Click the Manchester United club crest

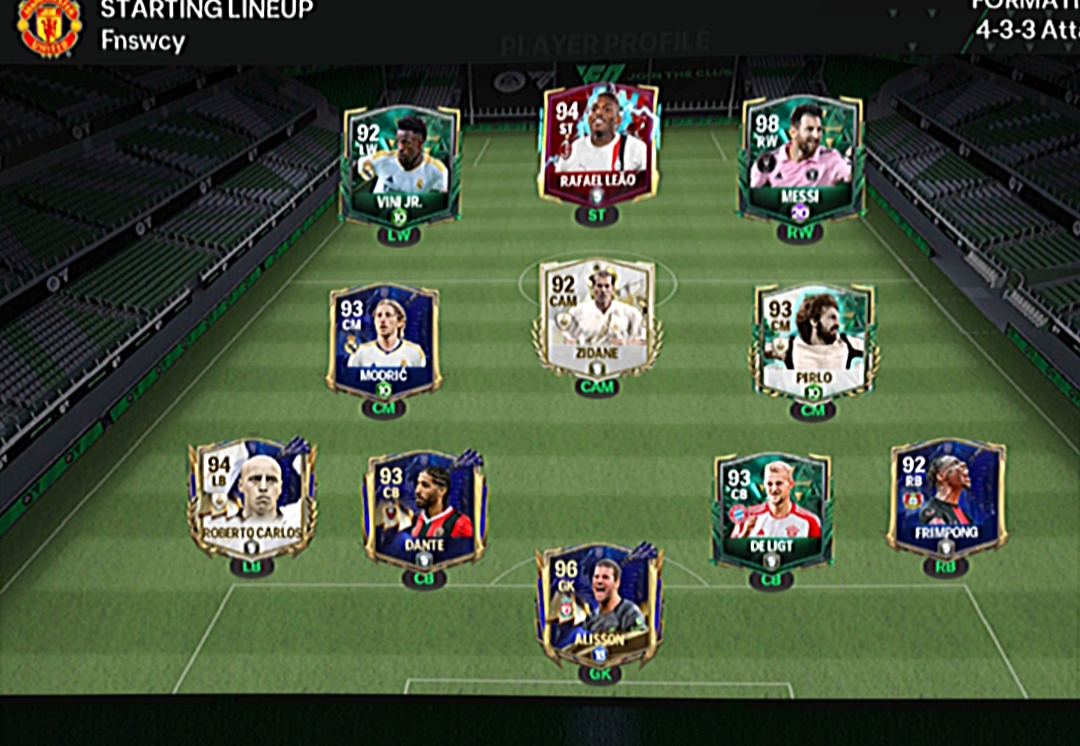(x=49, y=28)
